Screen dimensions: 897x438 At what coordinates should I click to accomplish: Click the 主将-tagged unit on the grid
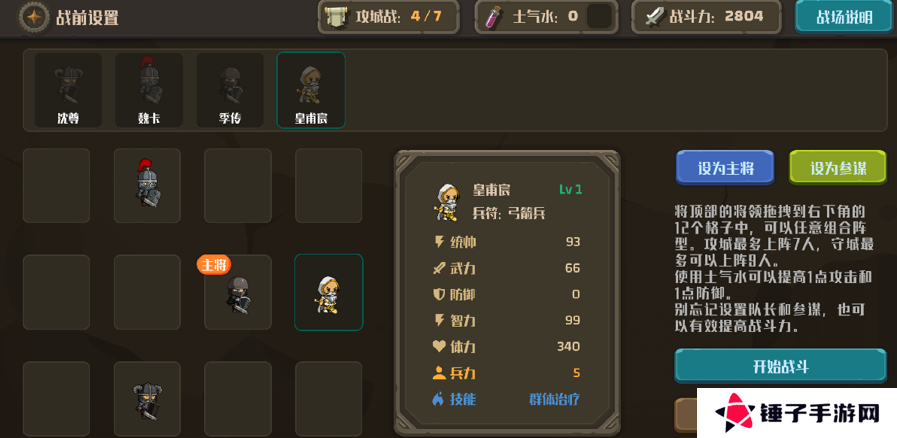pyautogui.click(x=238, y=294)
